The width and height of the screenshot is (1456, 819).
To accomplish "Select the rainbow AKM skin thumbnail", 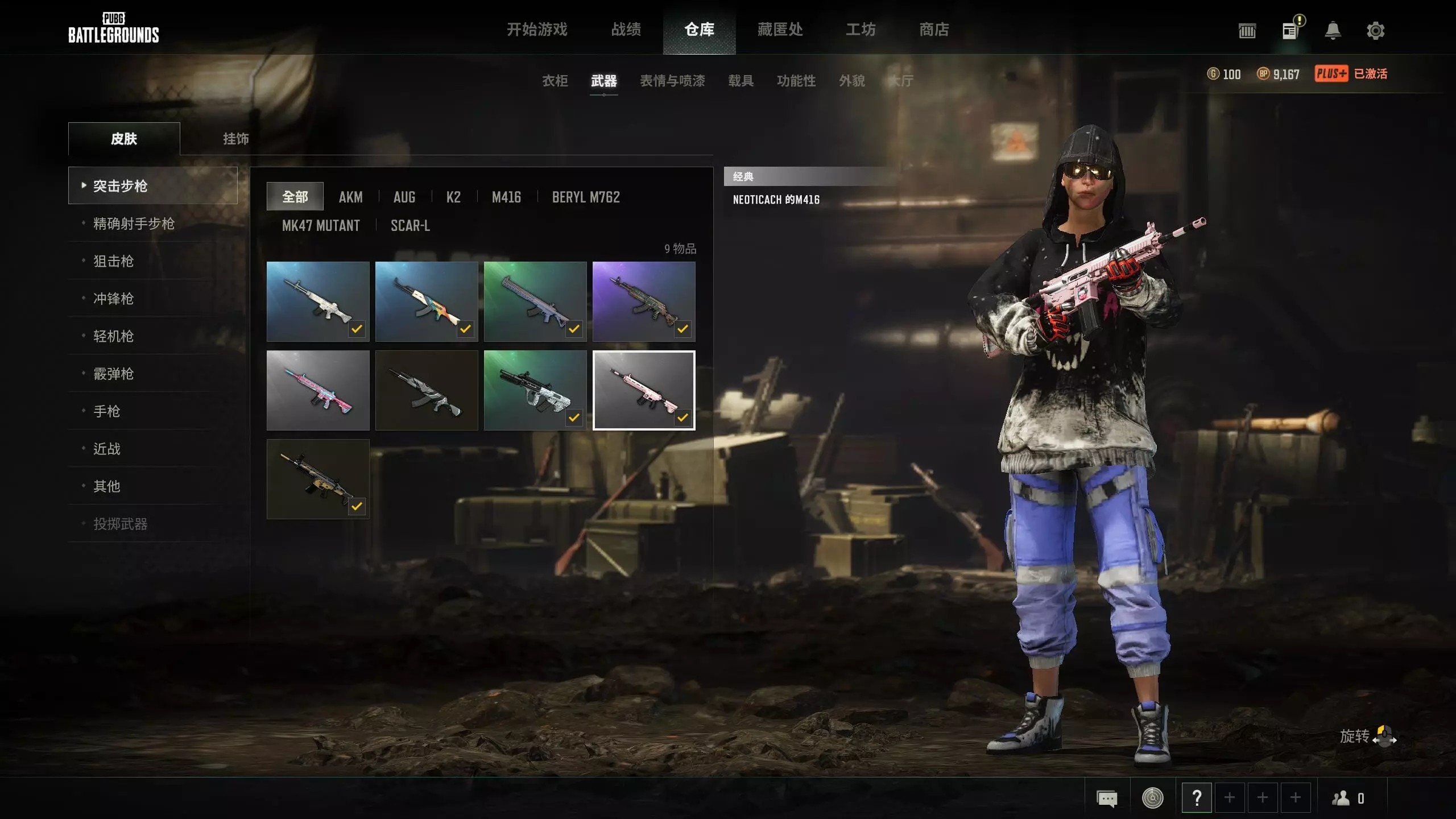I will coord(427,301).
